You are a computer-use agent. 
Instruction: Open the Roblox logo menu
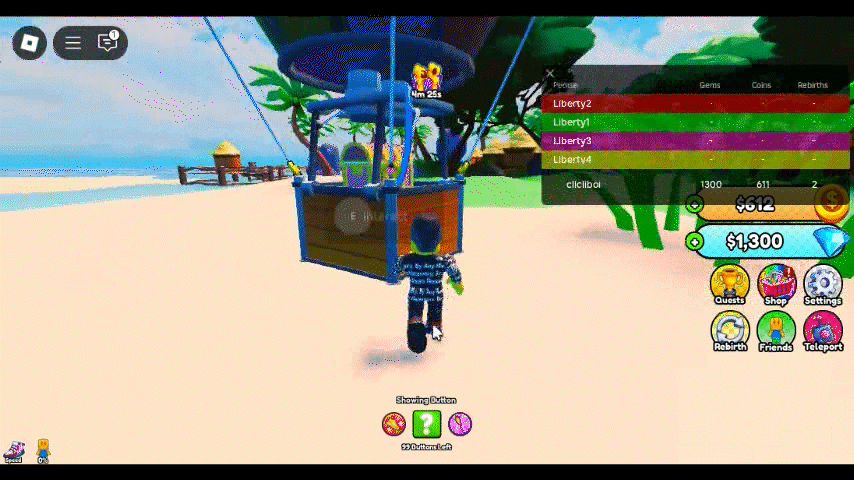click(x=30, y=42)
